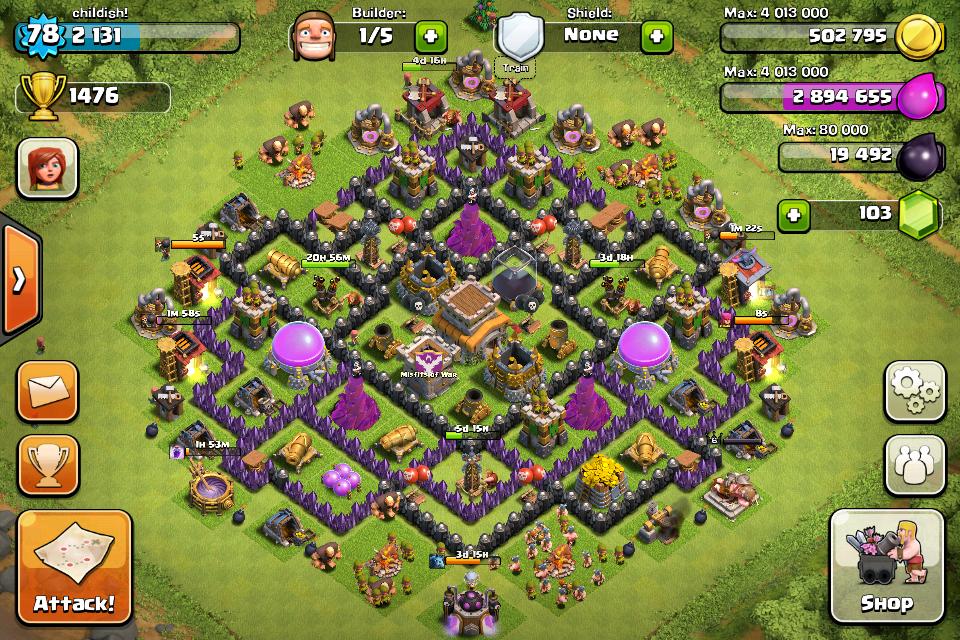960x640 pixels.
Task: Add a builder with the plus button
Action: click(x=431, y=37)
